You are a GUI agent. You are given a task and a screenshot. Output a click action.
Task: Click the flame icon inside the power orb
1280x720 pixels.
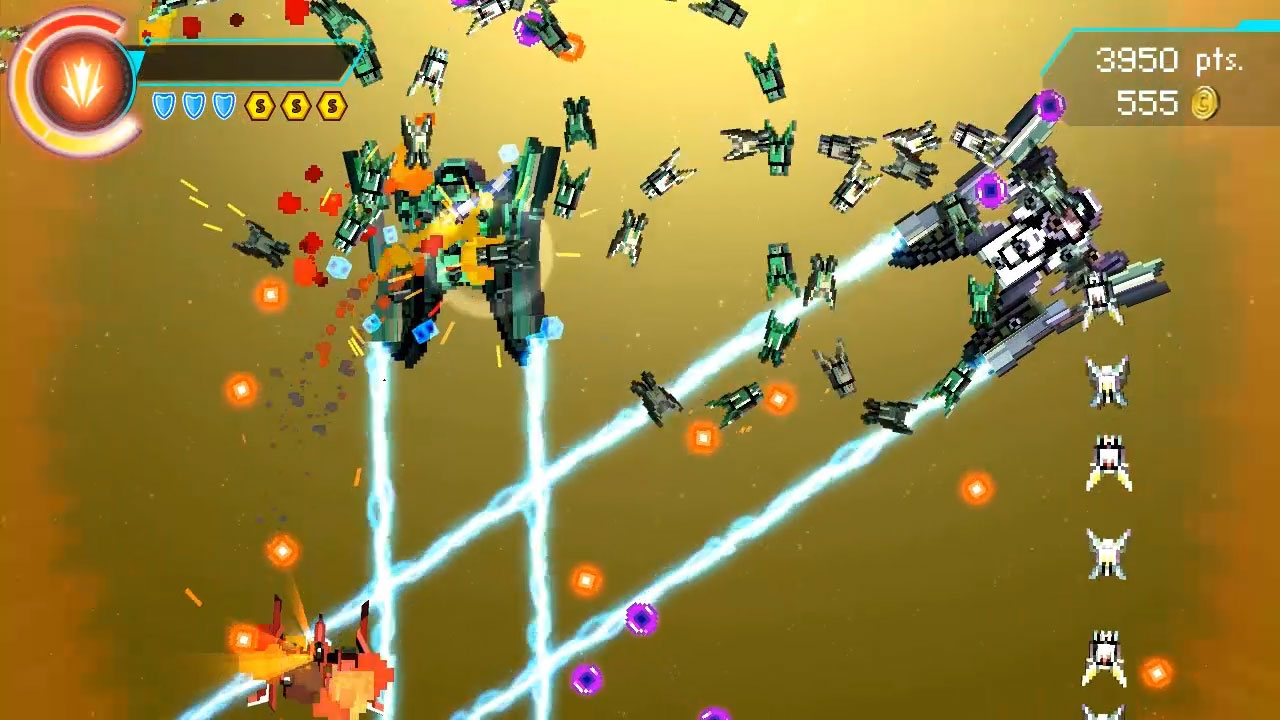(80, 82)
